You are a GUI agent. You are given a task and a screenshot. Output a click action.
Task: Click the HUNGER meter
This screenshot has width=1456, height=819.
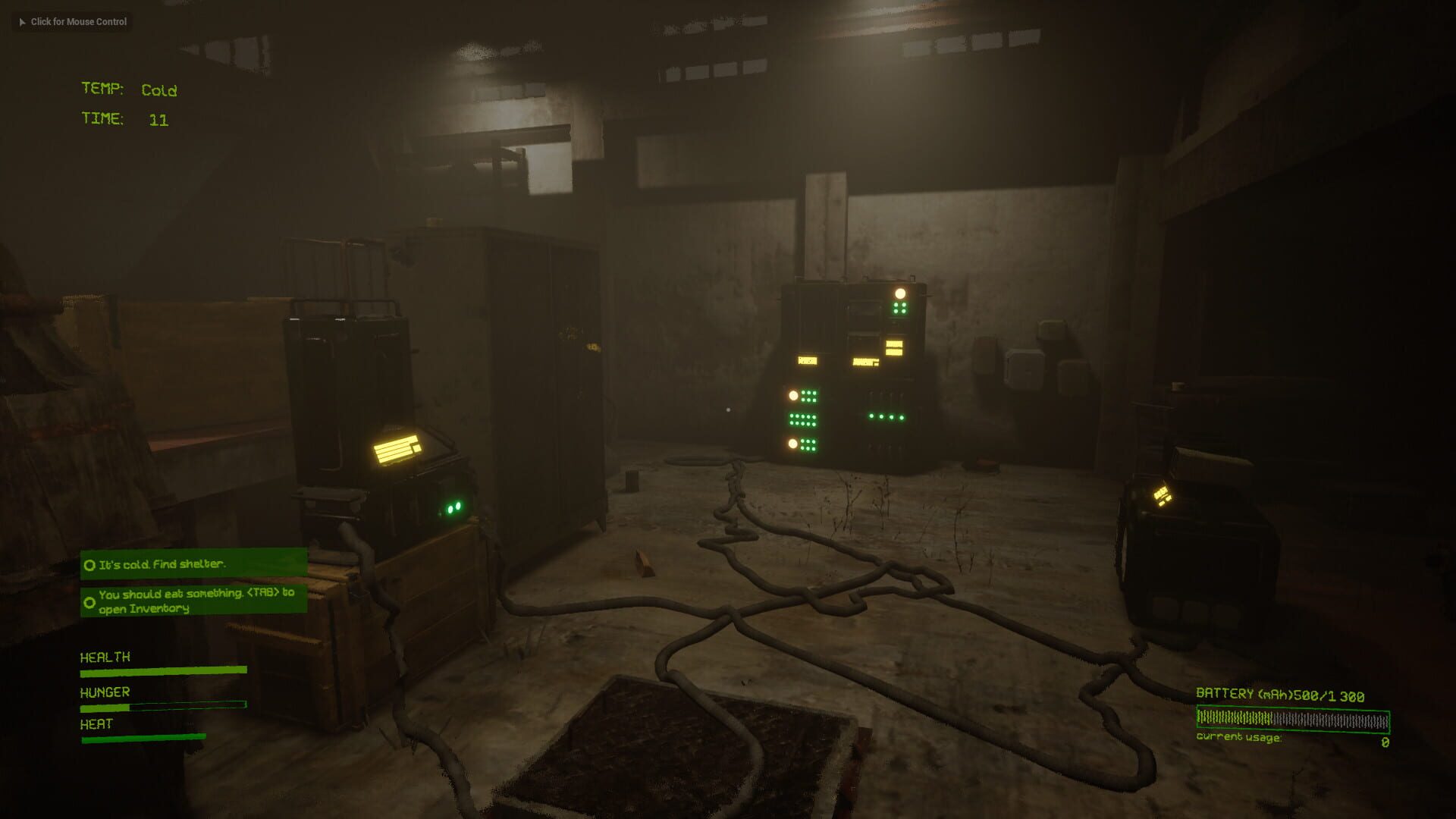[x=163, y=705]
